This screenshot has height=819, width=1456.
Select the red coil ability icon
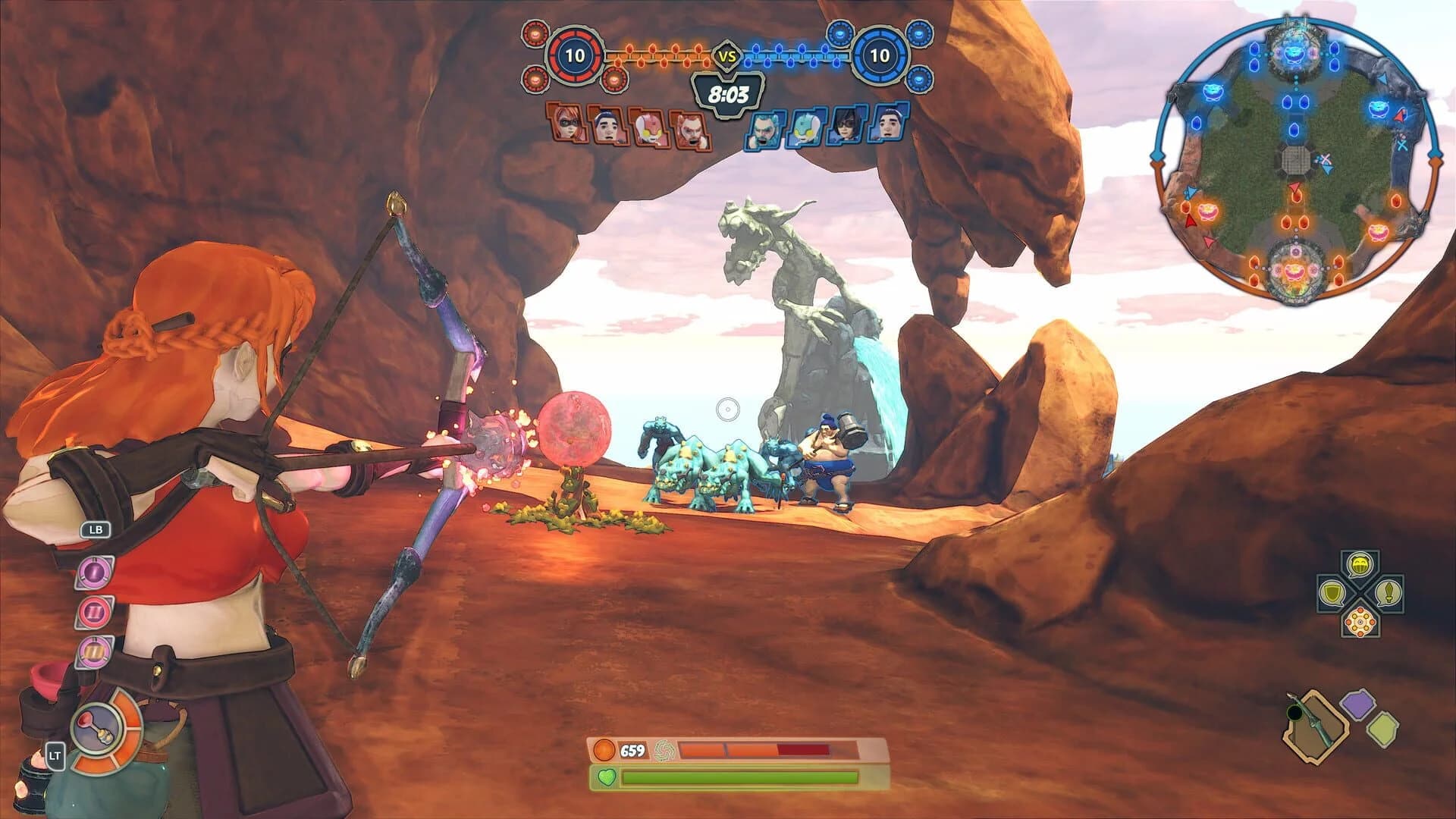pyautogui.click(x=93, y=611)
